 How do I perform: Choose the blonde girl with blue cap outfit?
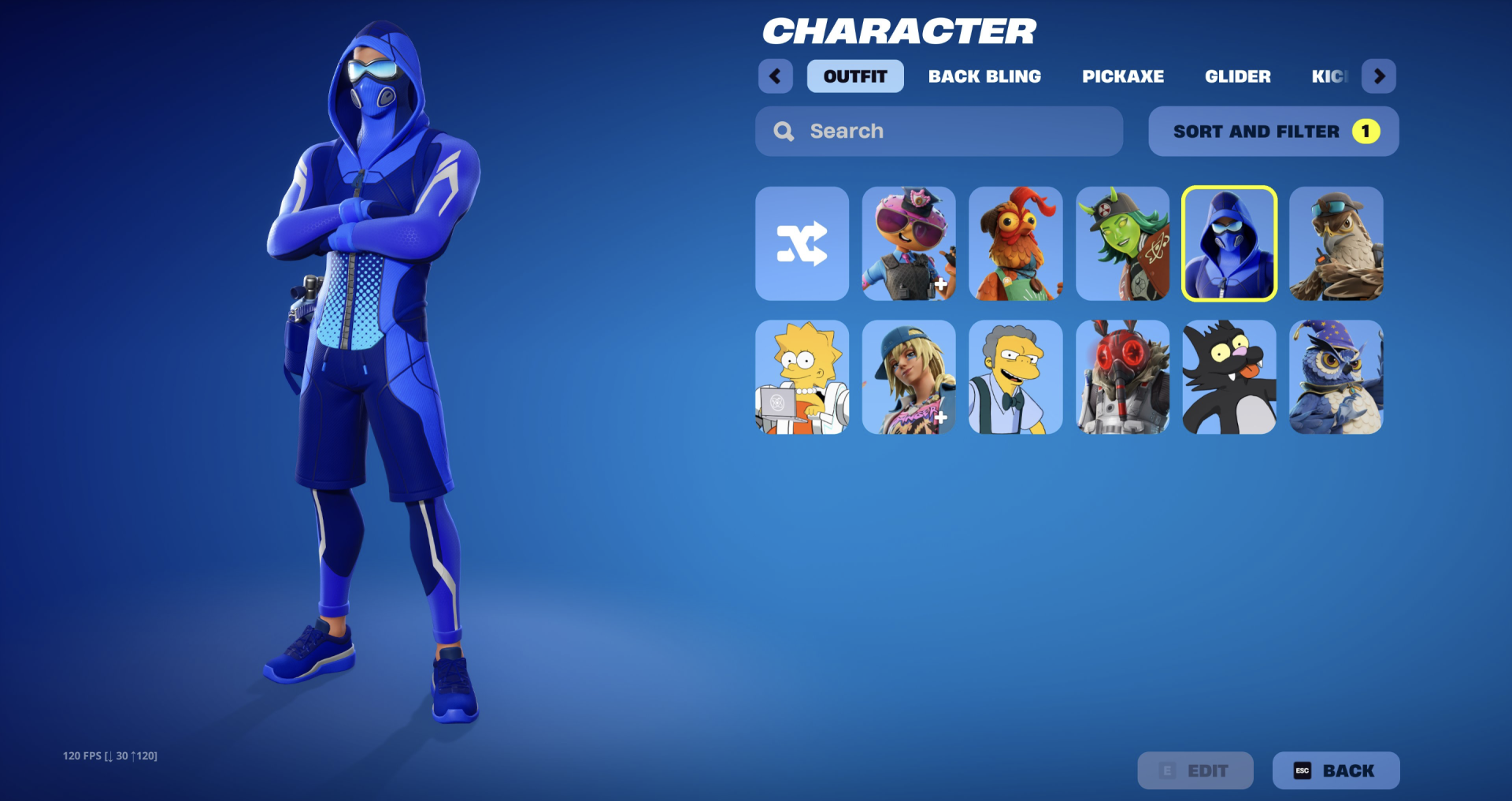click(909, 377)
